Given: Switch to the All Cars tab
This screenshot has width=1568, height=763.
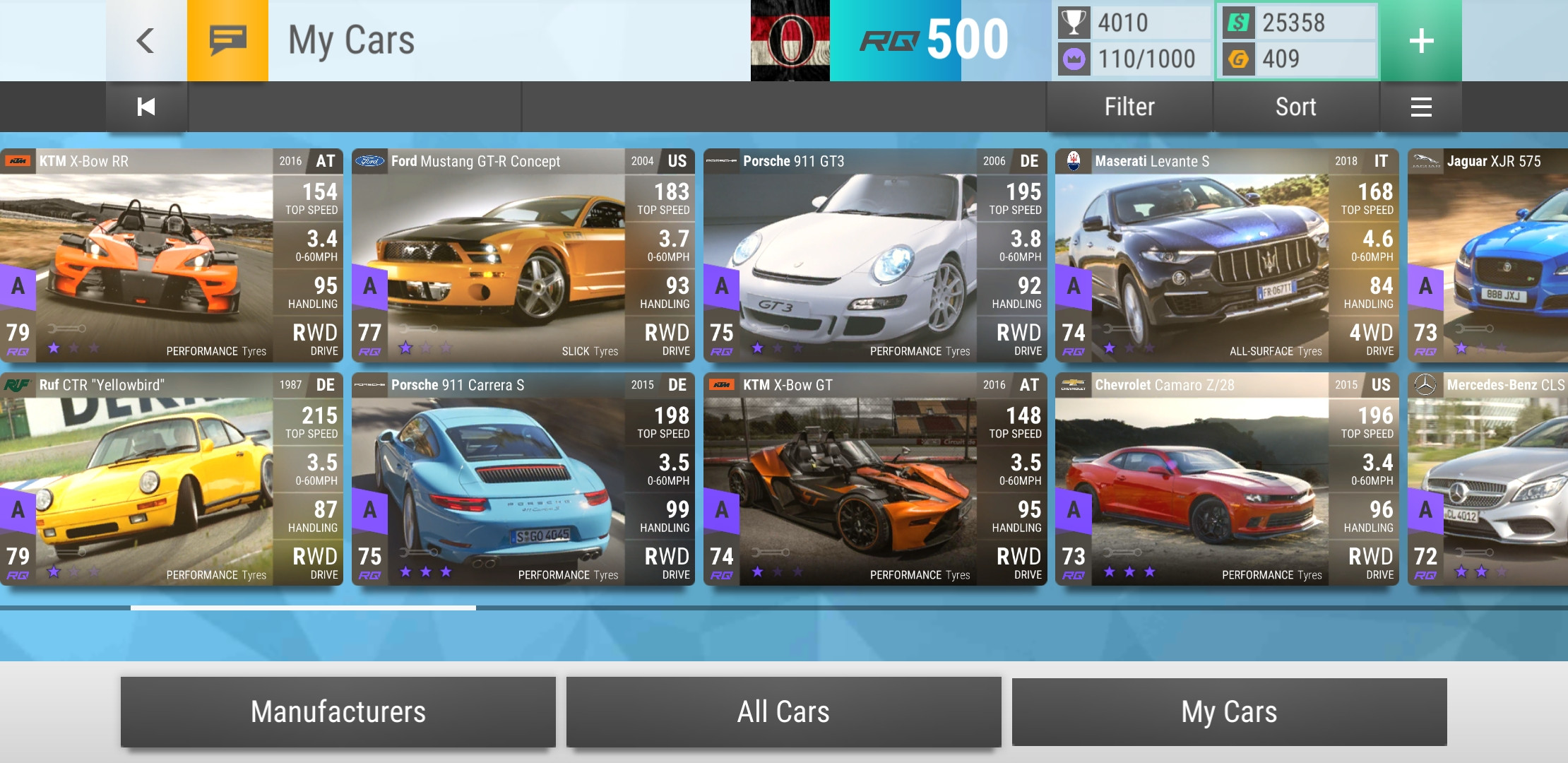Looking at the screenshot, I should 783,711.
